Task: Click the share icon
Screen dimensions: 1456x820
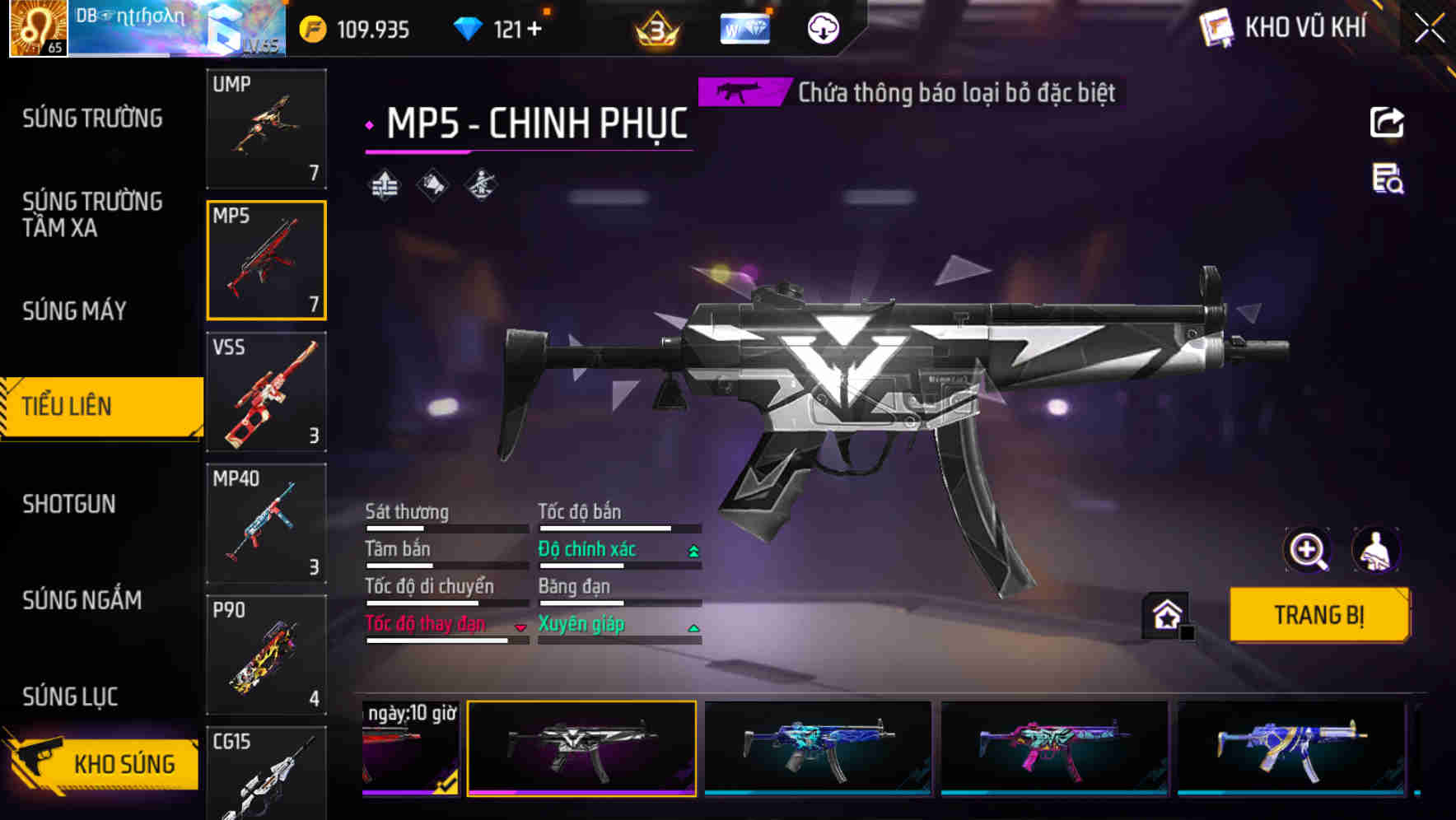Action: (1387, 123)
